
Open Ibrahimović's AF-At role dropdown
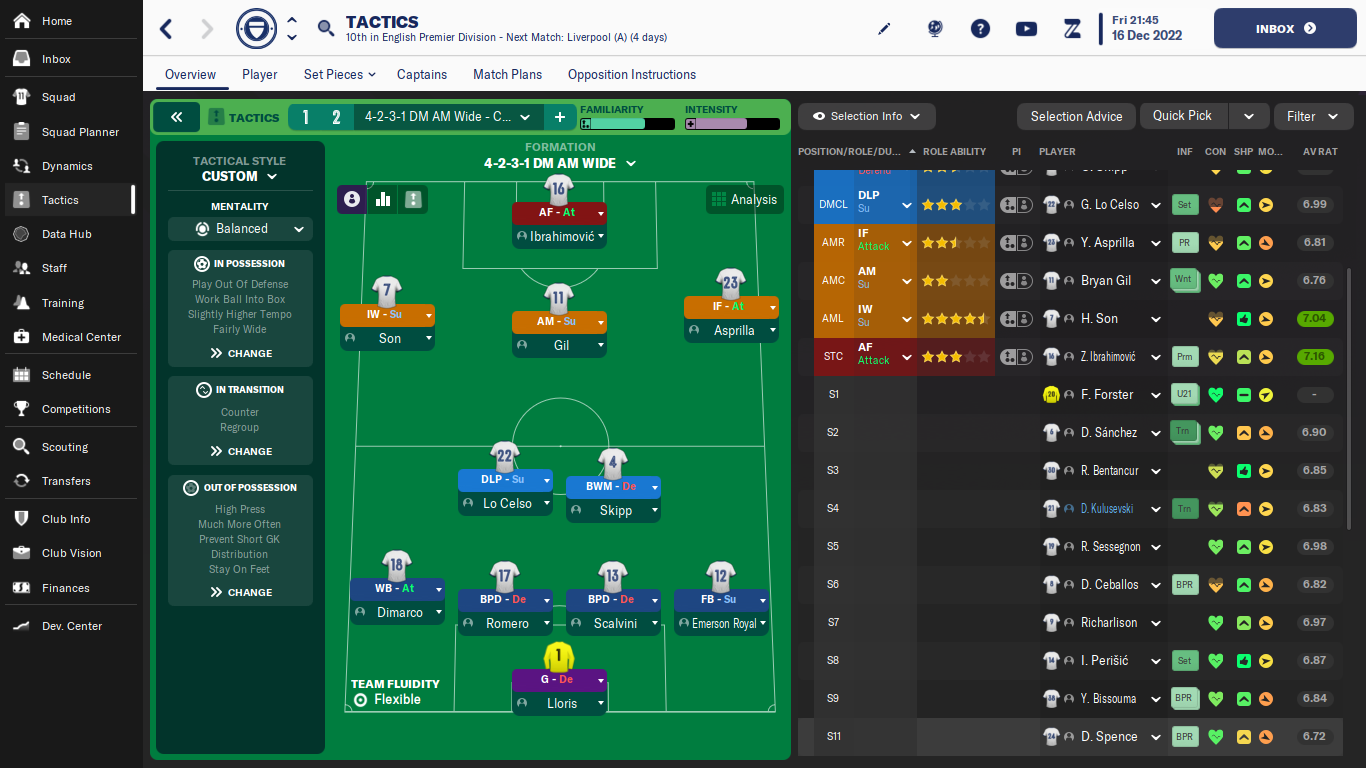[559, 212]
